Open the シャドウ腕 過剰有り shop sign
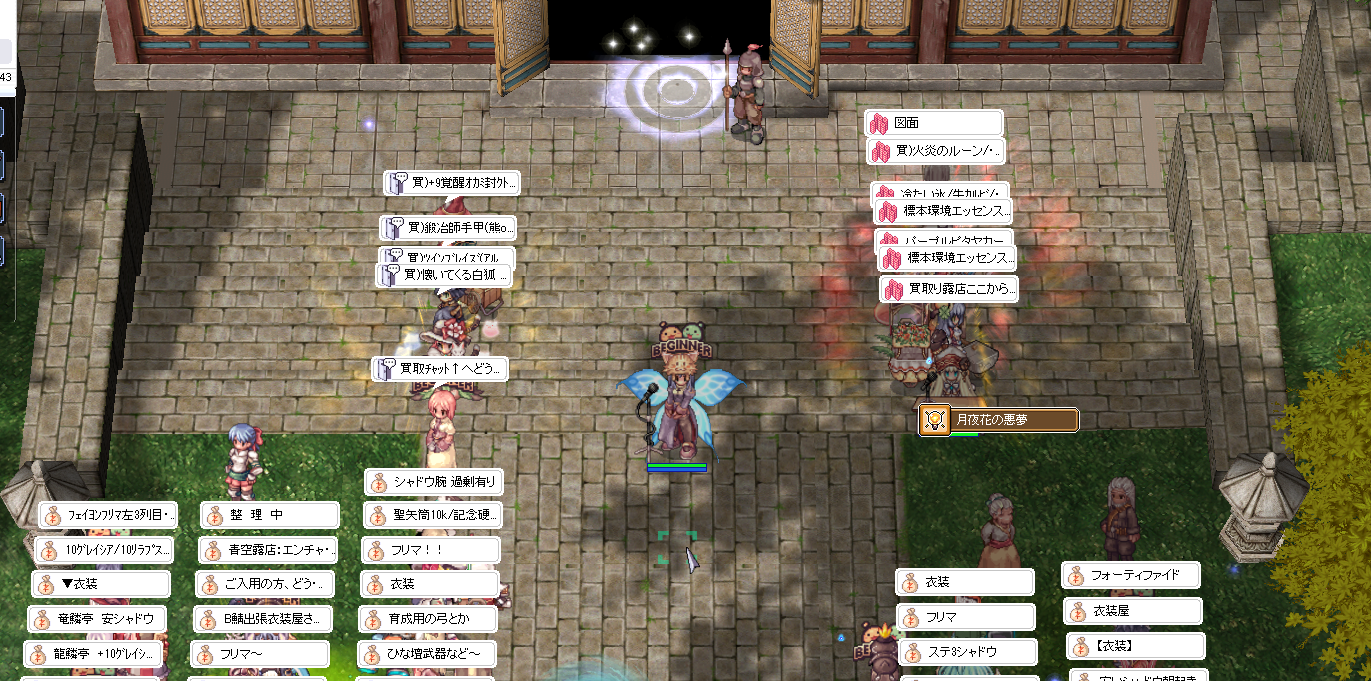Image resolution: width=1371 pixels, height=681 pixels. [433, 482]
